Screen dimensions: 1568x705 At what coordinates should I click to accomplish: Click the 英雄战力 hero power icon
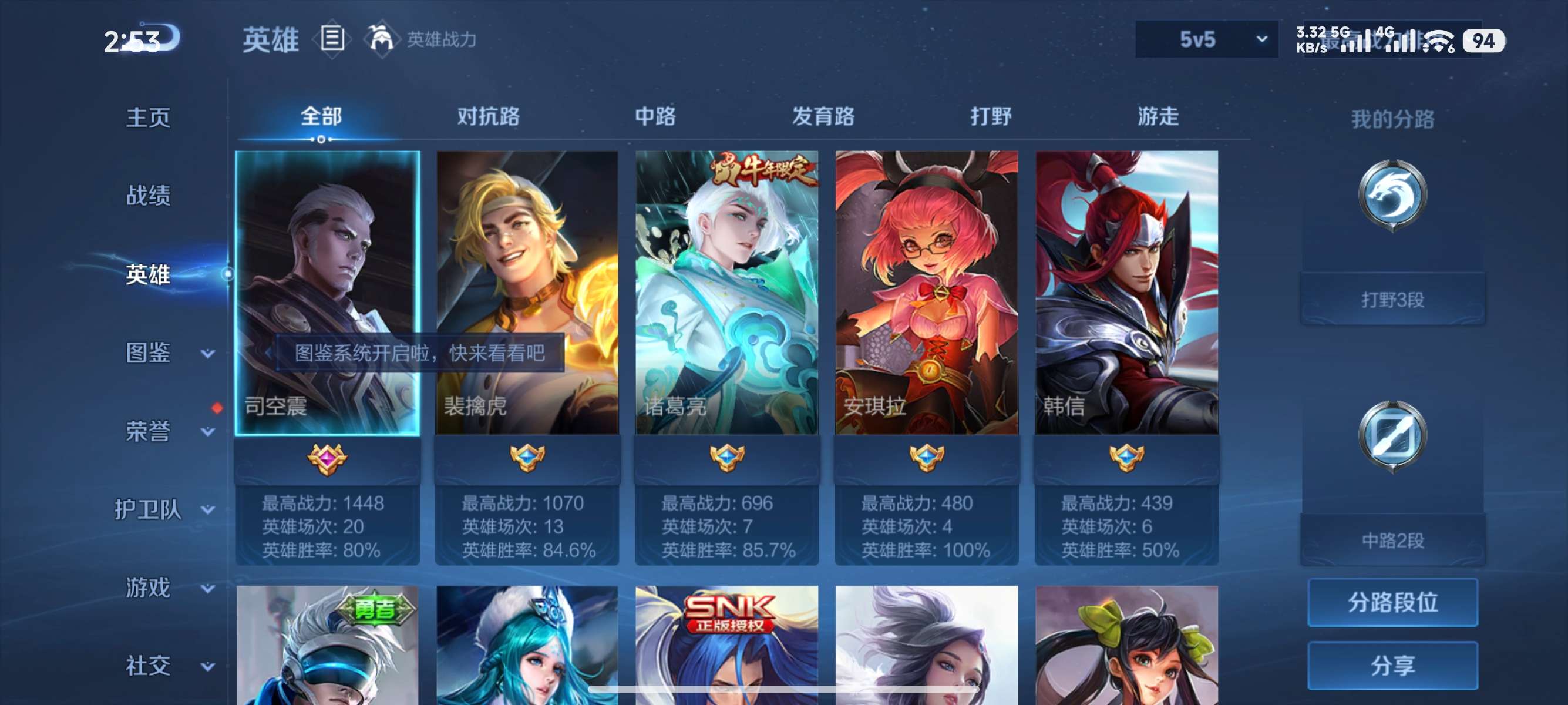[382, 39]
